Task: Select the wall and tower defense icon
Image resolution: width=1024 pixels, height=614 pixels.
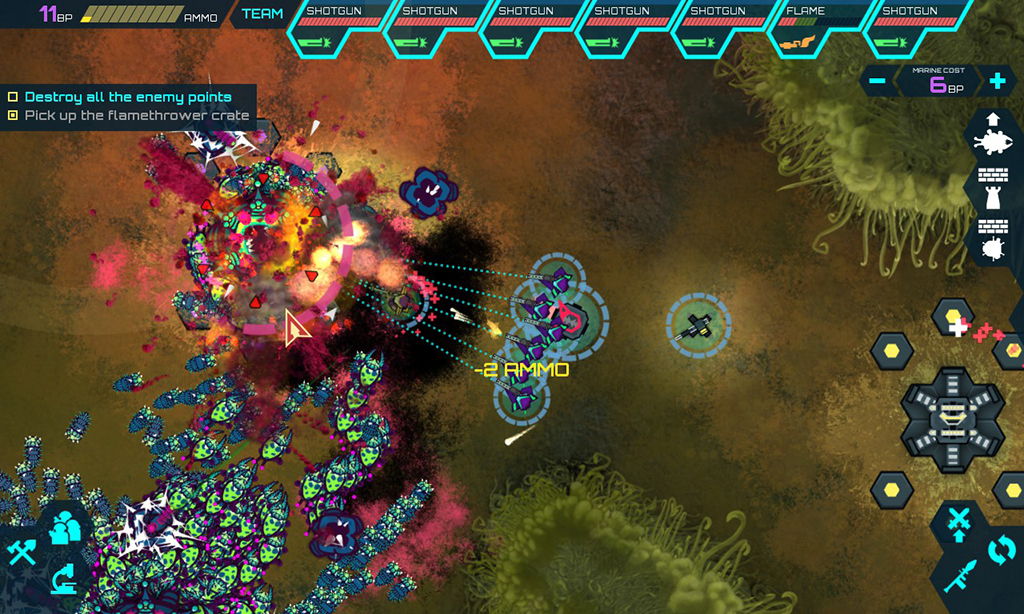Action: click(993, 187)
